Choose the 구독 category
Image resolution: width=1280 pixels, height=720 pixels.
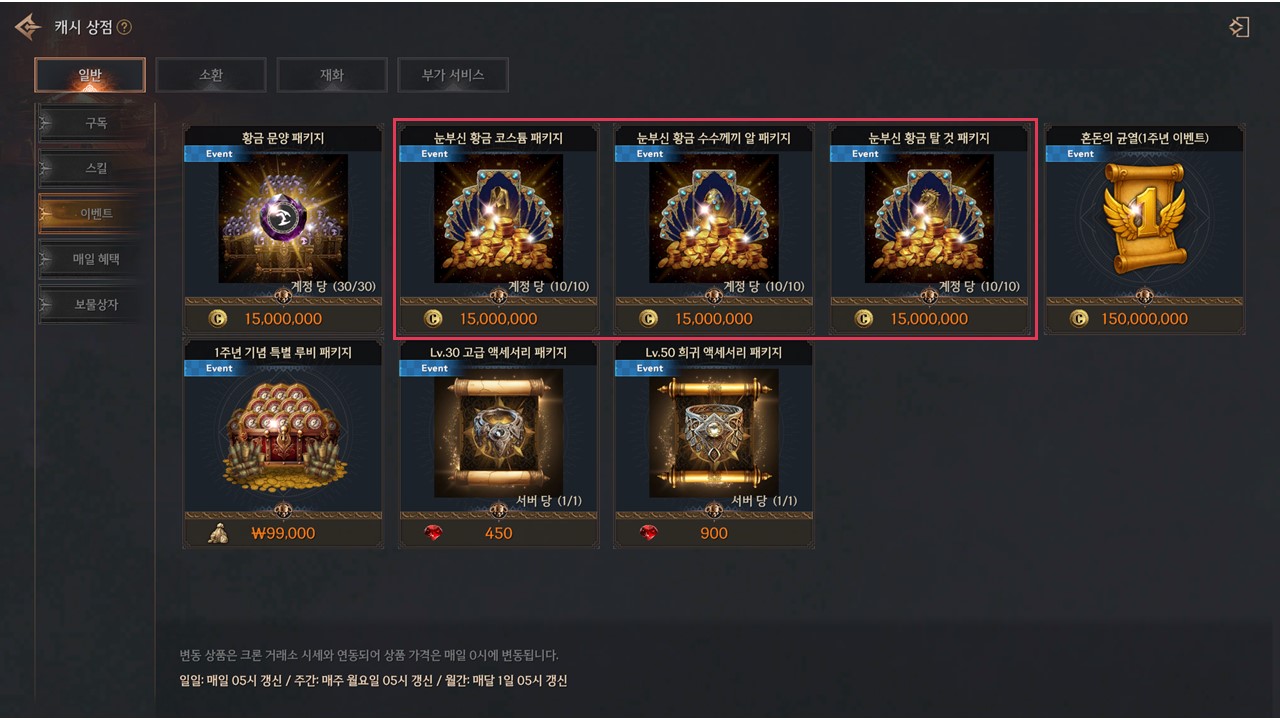point(96,123)
